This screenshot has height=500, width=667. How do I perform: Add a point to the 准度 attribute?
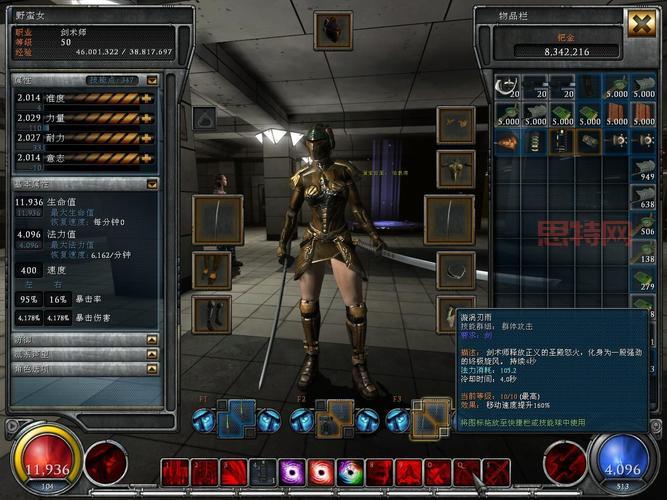tap(147, 98)
